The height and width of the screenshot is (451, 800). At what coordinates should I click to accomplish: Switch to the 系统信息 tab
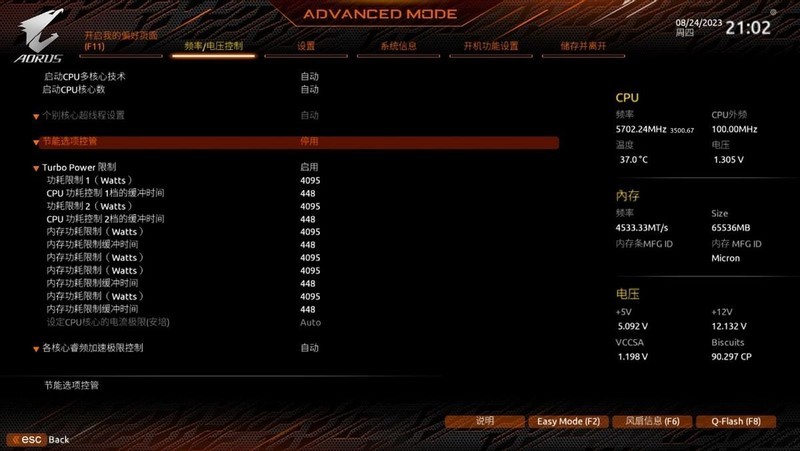point(399,46)
